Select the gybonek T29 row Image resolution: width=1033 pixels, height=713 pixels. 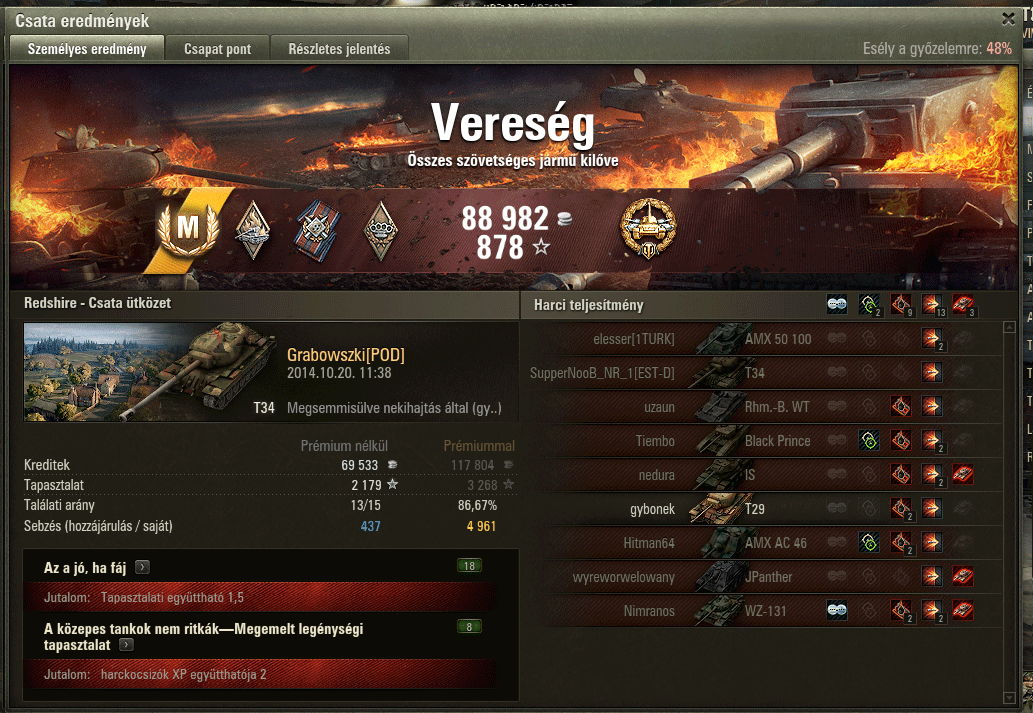click(760, 509)
